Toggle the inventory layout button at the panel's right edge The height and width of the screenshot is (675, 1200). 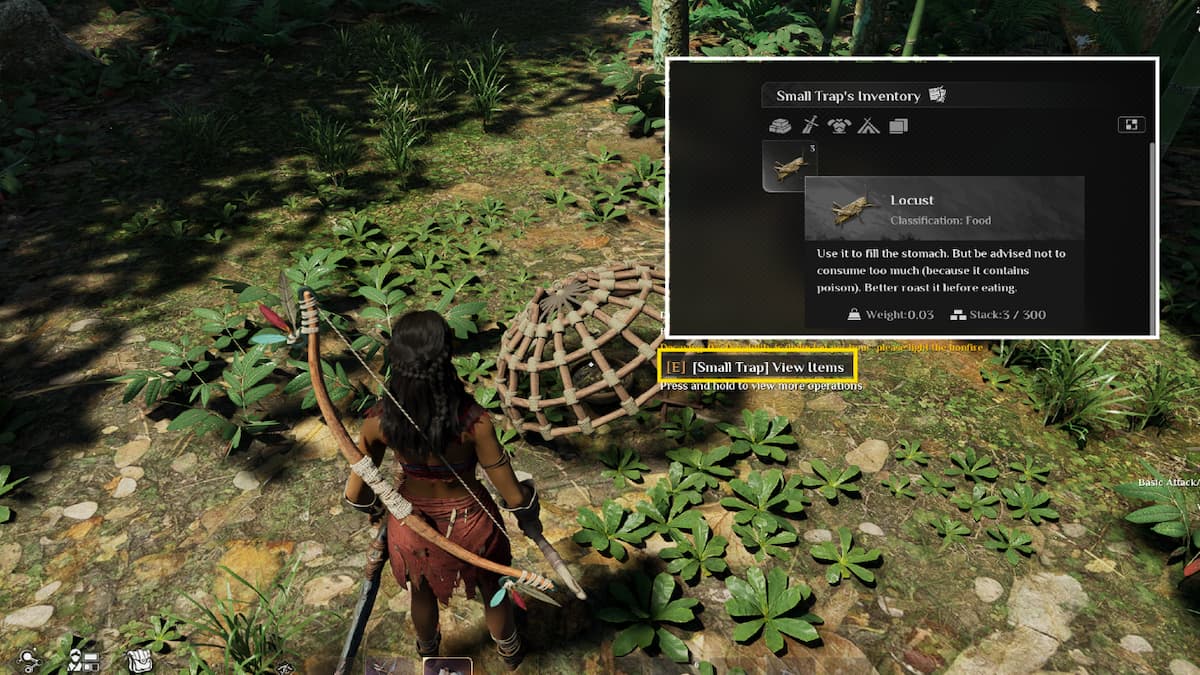(1131, 125)
